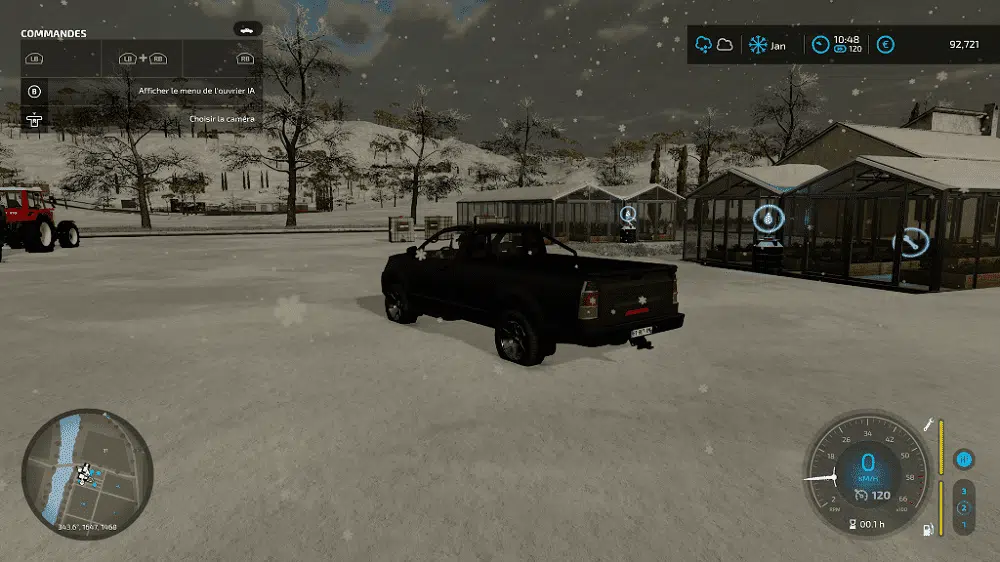
Task: Click the wrench damage icon by speedometer
Action: point(928,425)
